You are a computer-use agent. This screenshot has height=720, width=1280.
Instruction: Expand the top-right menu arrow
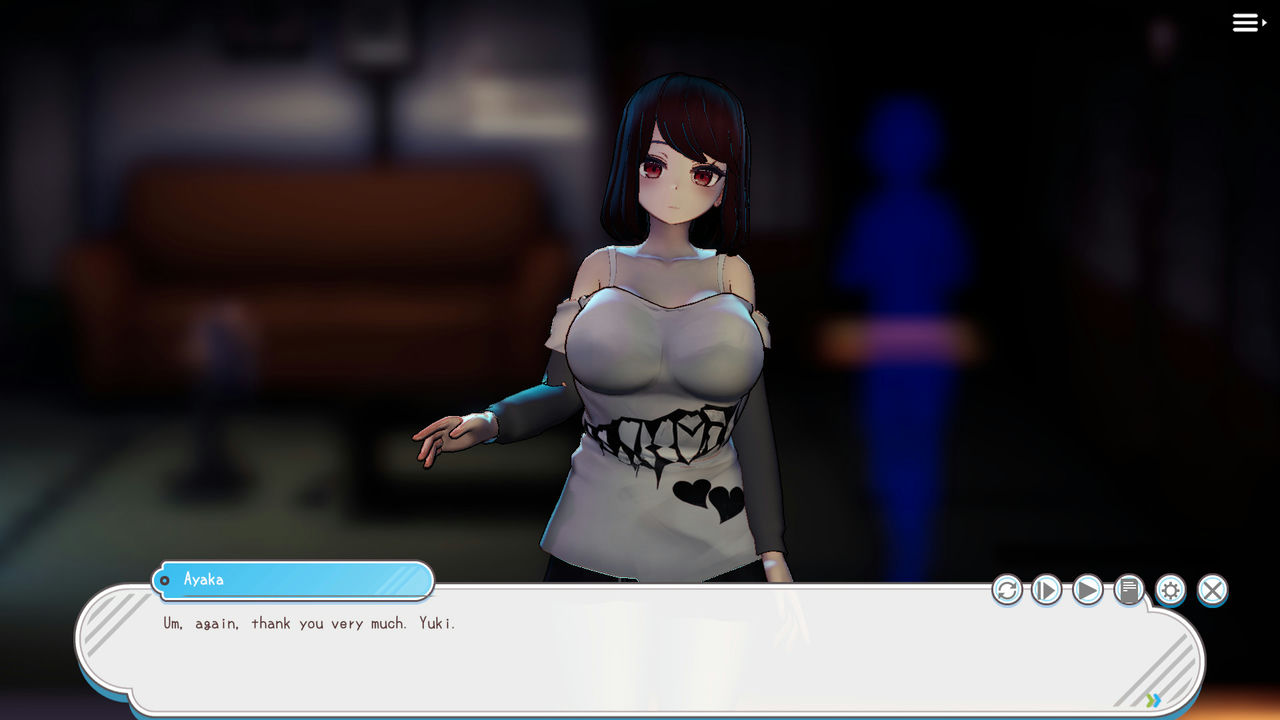[x=1263, y=24]
